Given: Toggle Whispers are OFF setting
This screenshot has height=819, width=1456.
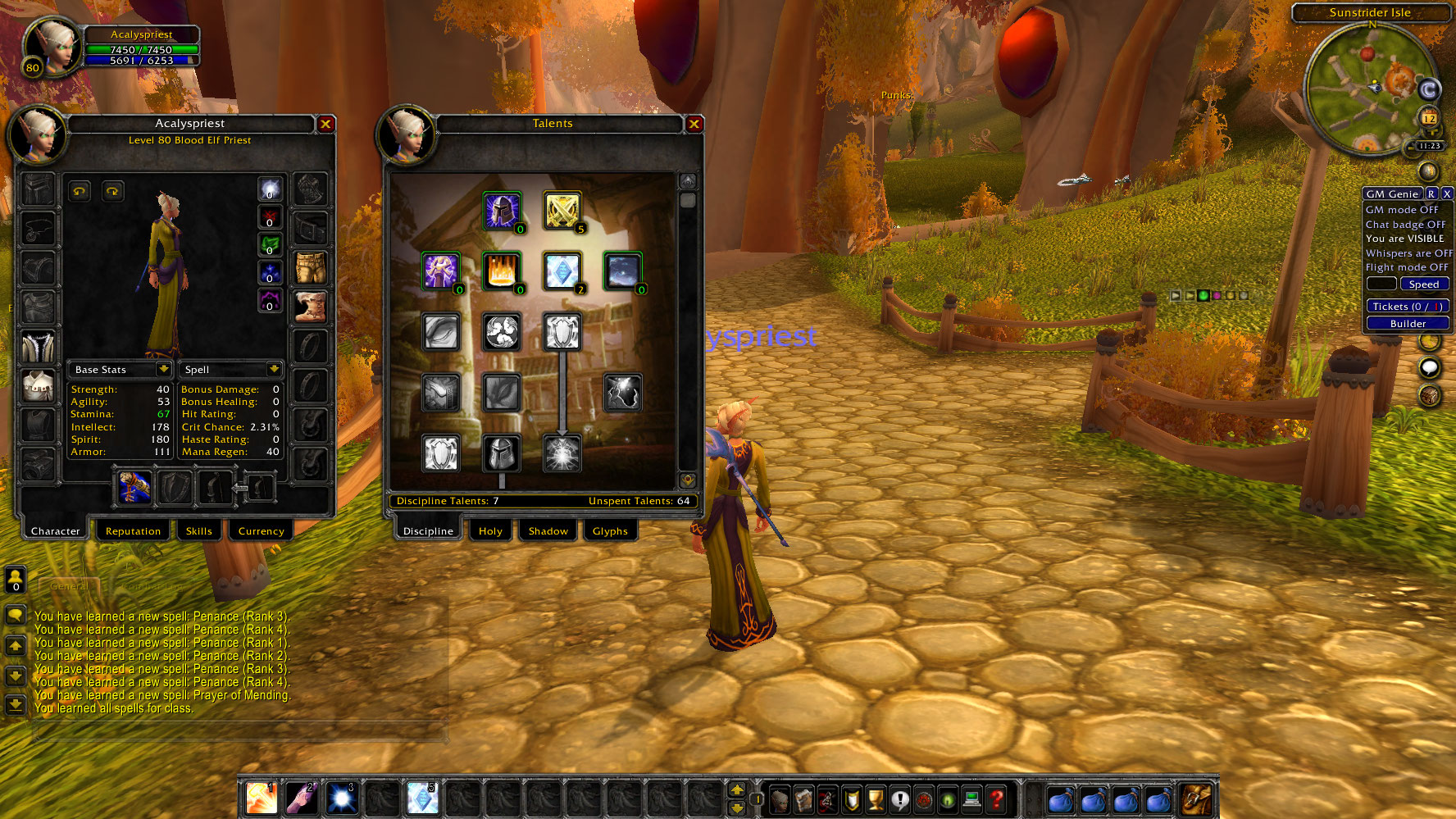Looking at the screenshot, I should [x=1408, y=253].
